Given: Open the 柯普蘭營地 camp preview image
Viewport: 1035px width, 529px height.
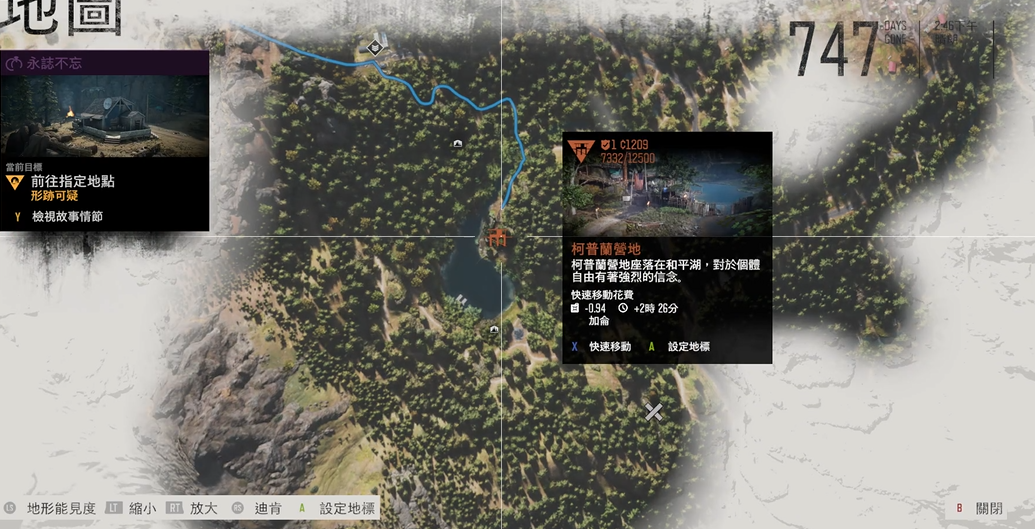Looking at the screenshot, I should (x=667, y=186).
